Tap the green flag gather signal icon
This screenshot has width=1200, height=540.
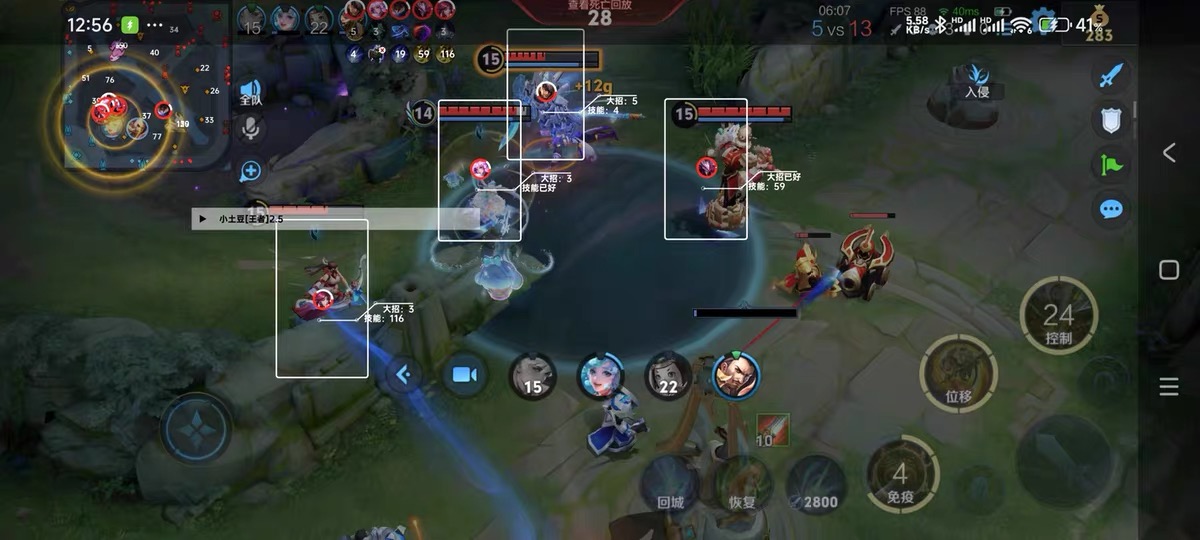click(x=1111, y=164)
